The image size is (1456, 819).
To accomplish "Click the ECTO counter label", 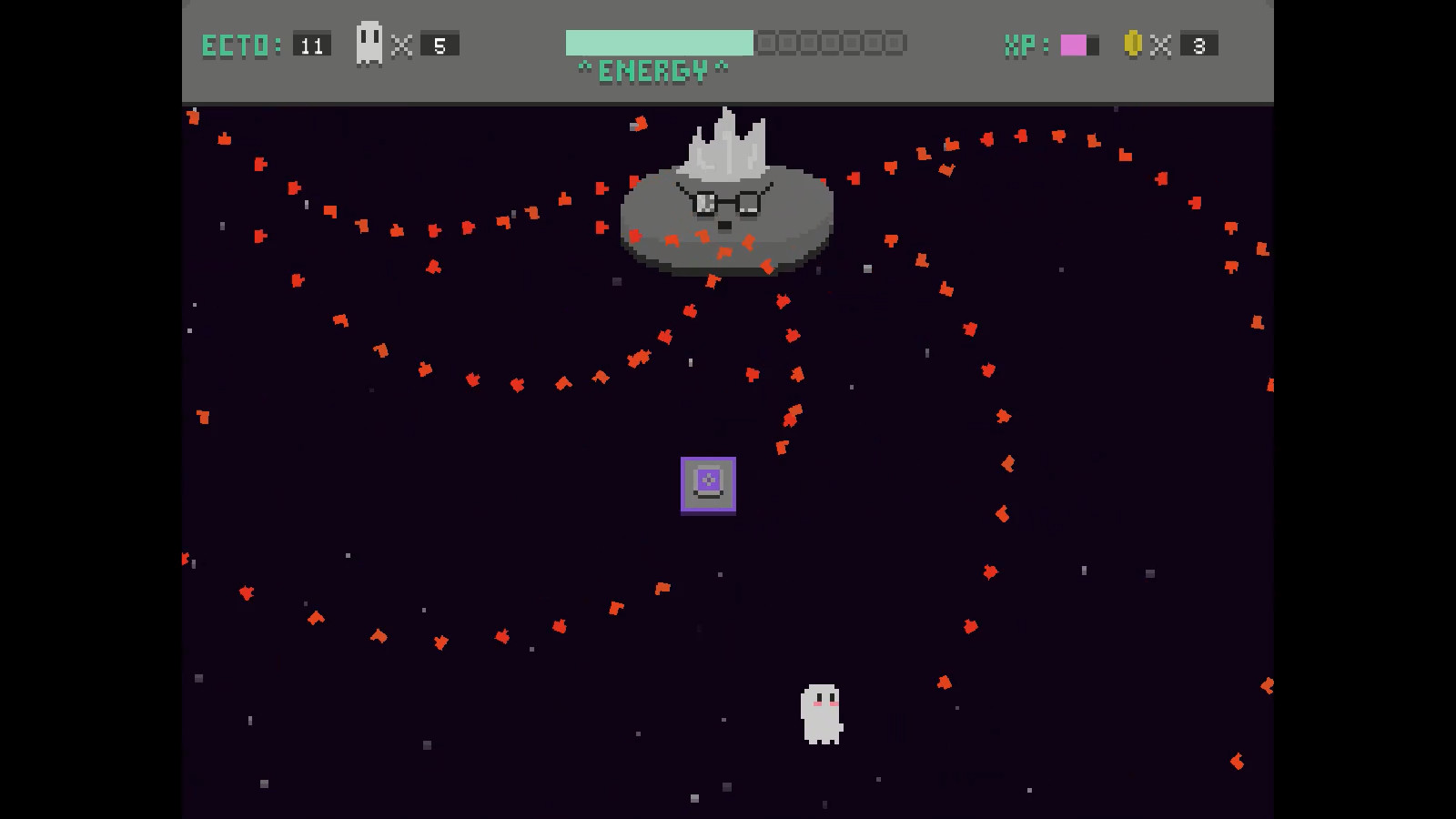I will 235,44.
